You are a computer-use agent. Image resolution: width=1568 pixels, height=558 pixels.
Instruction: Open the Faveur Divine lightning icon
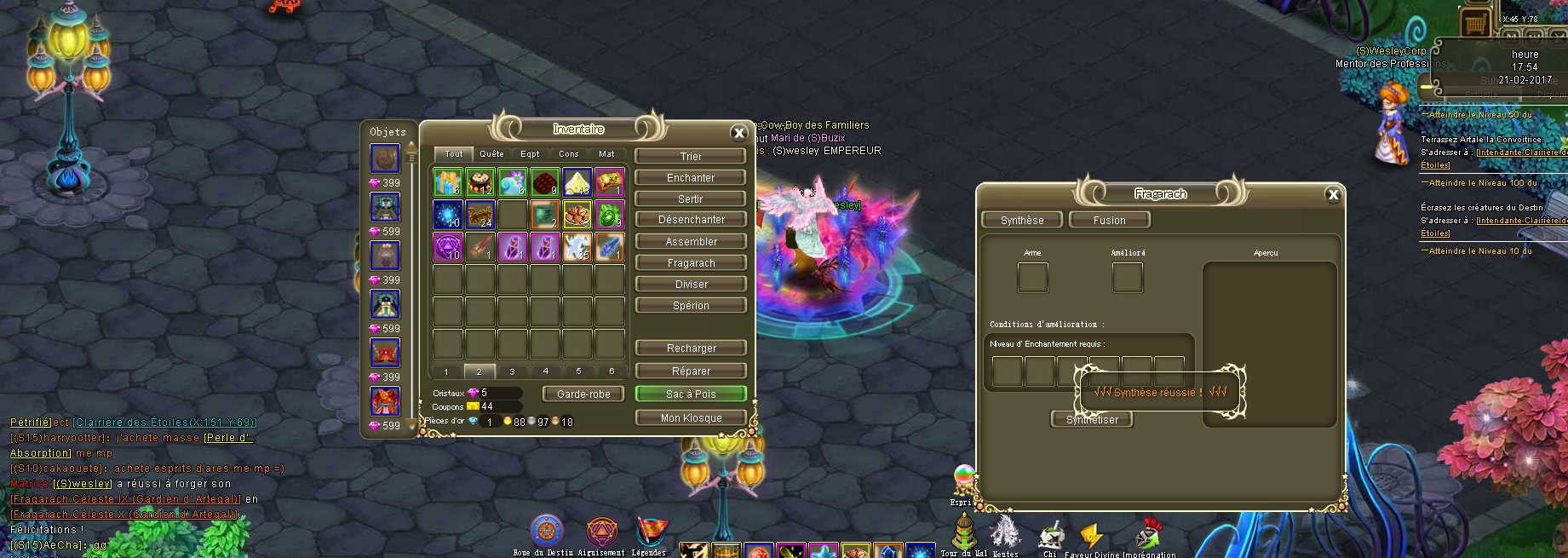[x=1089, y=537]
